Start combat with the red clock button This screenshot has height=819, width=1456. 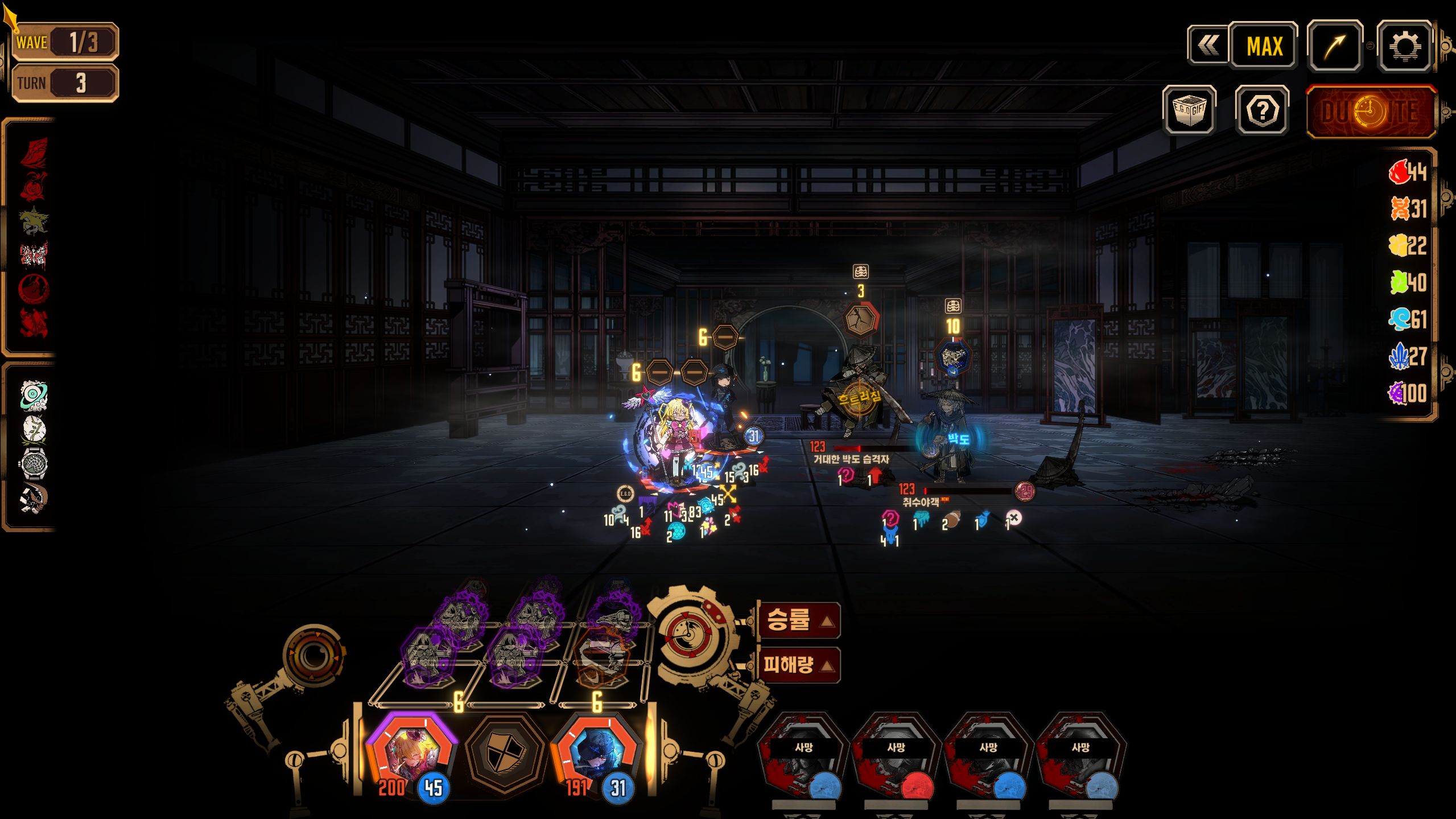[1371, 112]
